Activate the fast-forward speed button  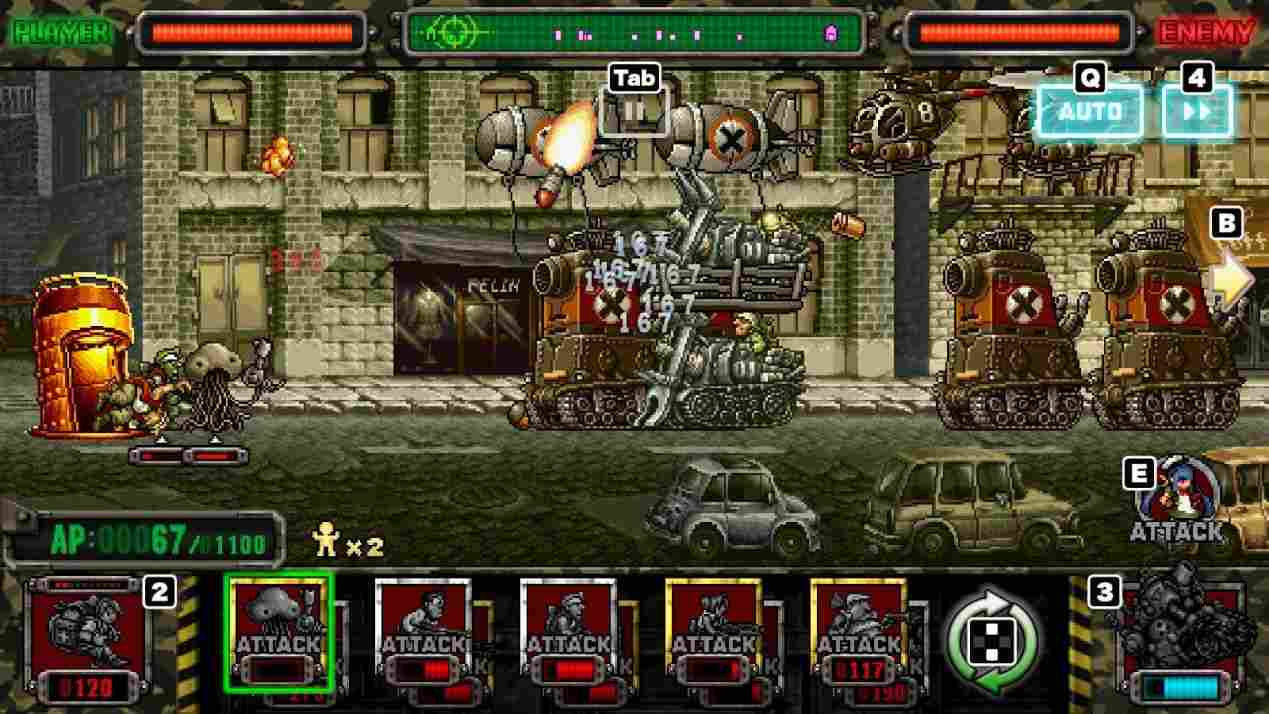[x=1196, y=111]
